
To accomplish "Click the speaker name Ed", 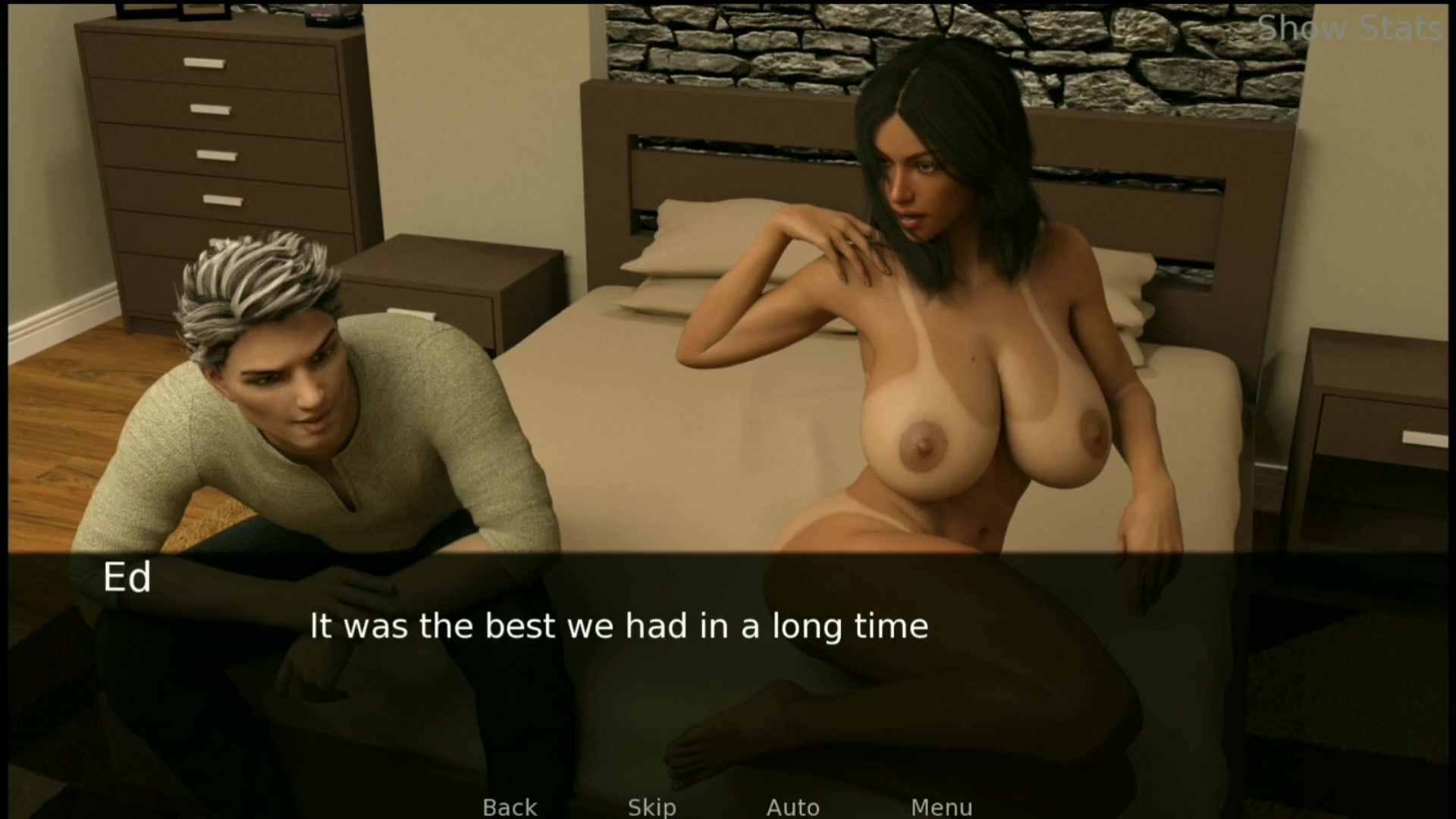I will (x=127, y=578).
